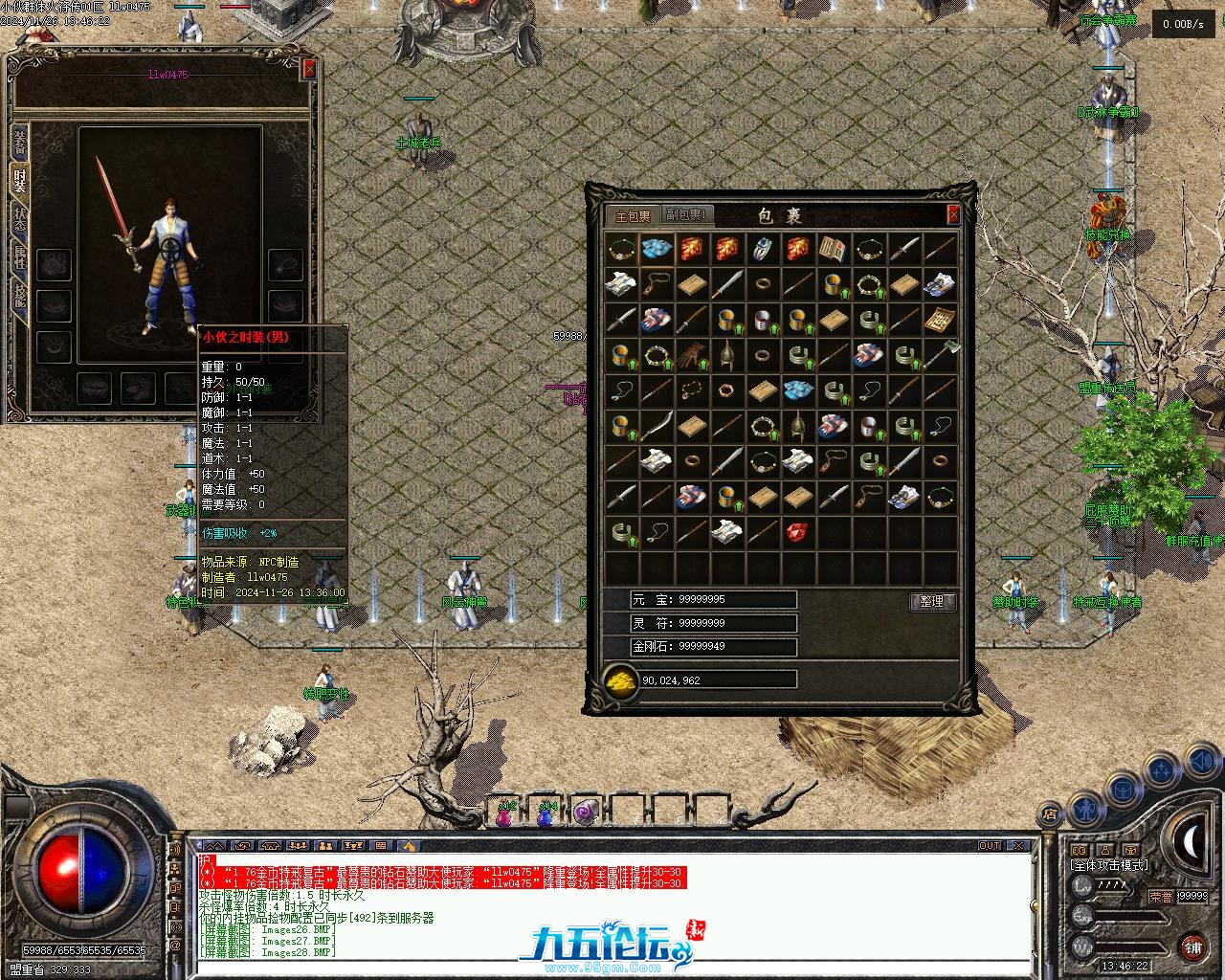The height and width of the screenshot is (980, 1225).
Task: Click the curved sabre in the bag
Action: click(656, 426)
